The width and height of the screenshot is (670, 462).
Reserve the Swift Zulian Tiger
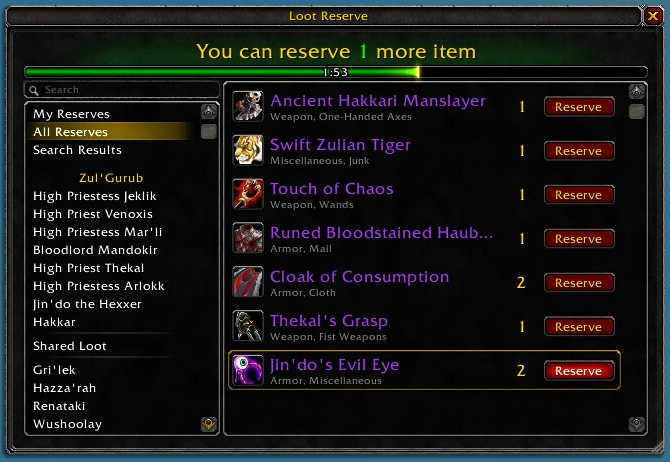coord(578,151)
